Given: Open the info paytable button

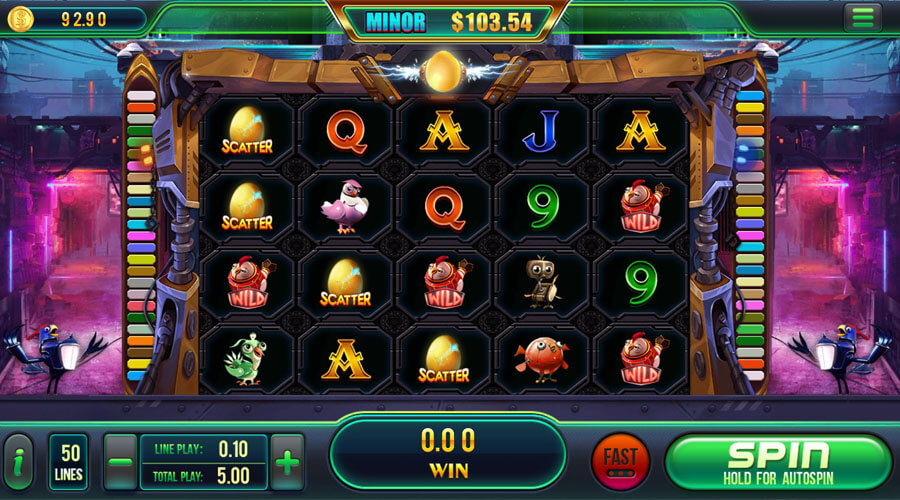Looking at the screenshot, I should coord(21,463).
